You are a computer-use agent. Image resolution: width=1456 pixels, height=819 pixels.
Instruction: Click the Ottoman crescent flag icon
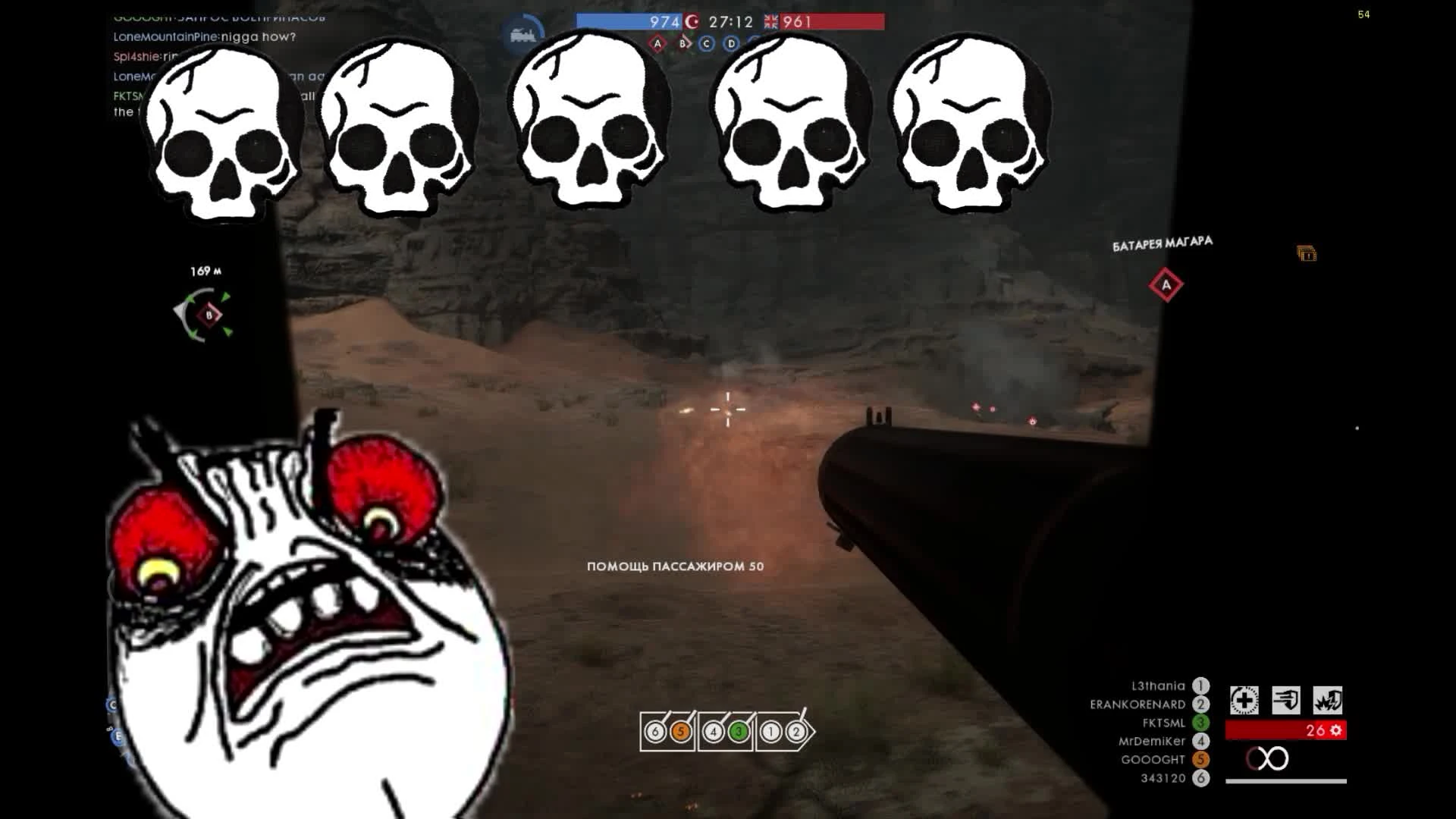point(694,22)
